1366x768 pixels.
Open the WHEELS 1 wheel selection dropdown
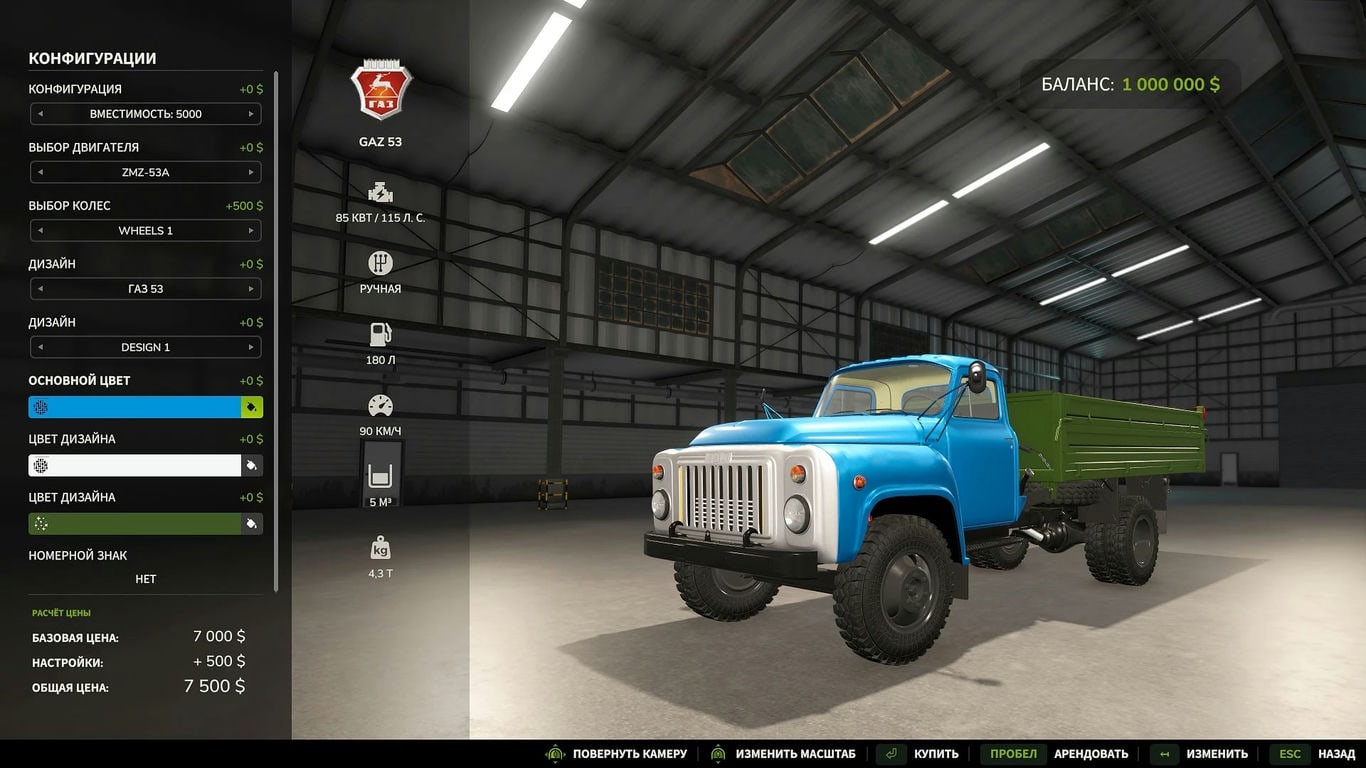(145, 230)
